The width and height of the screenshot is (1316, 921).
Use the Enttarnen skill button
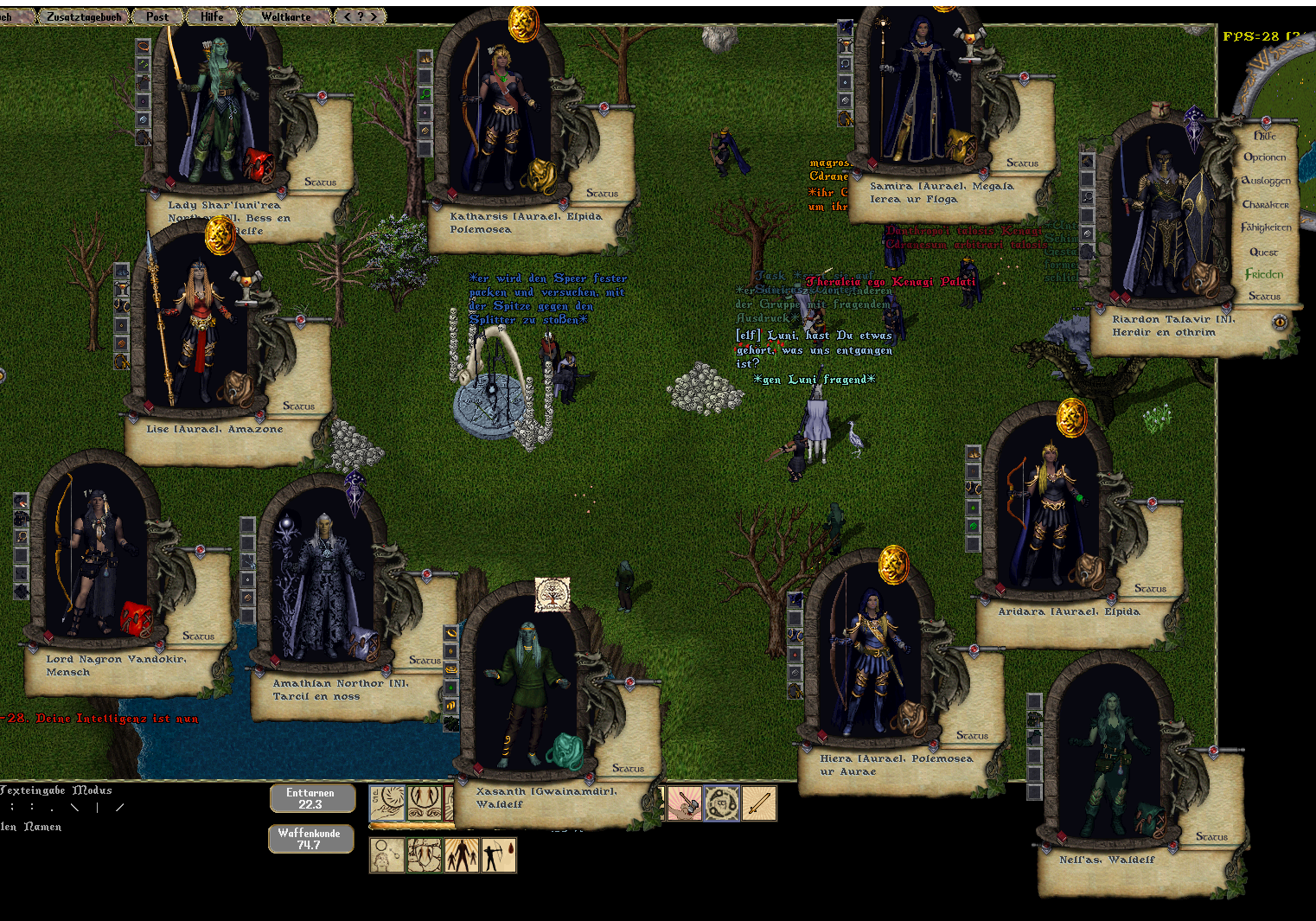(311, 798)
